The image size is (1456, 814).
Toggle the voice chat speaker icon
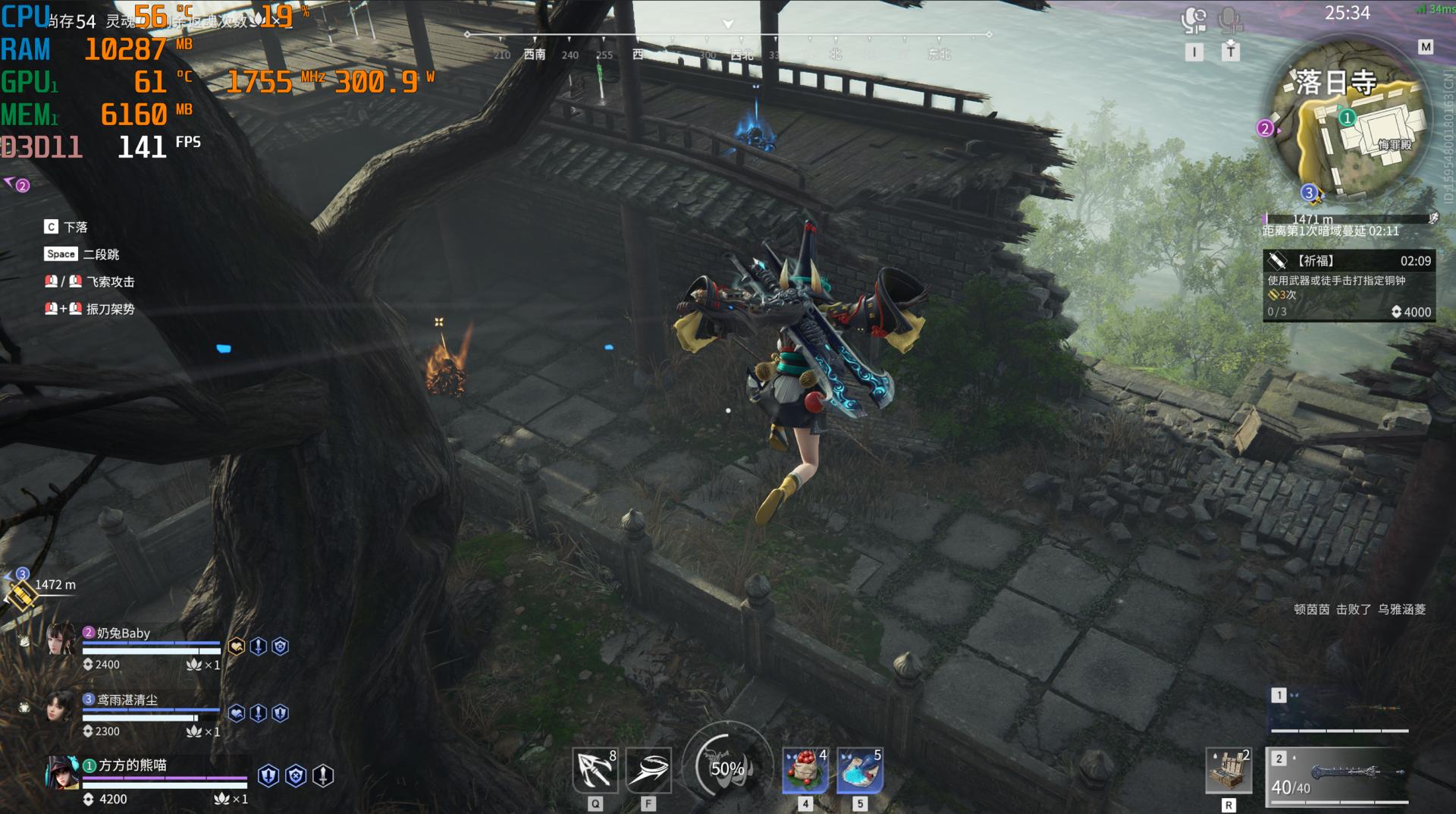coord(1194,20)
